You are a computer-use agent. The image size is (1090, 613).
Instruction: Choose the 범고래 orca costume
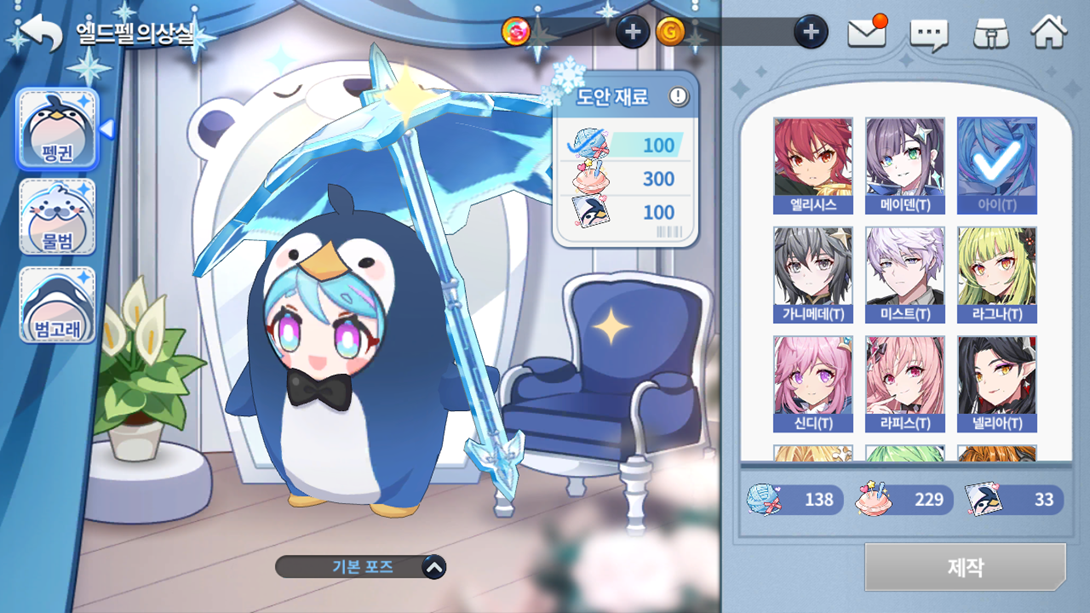pyautogui.click(x=58, y=305)
